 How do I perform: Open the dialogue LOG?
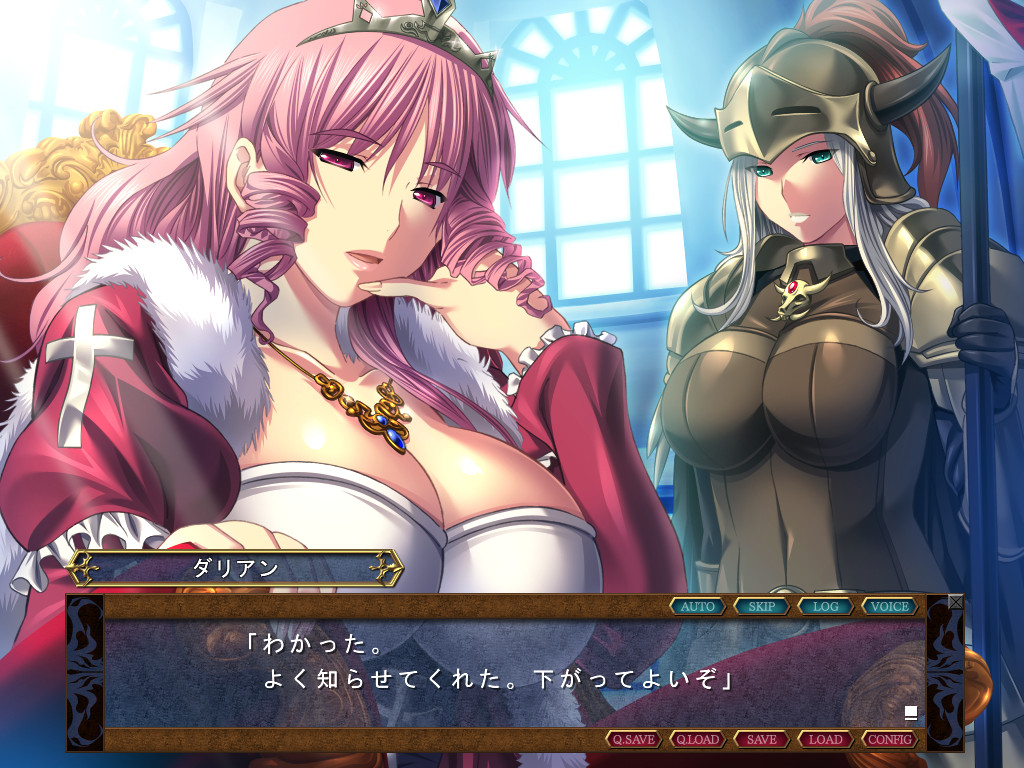coord(826,606)
